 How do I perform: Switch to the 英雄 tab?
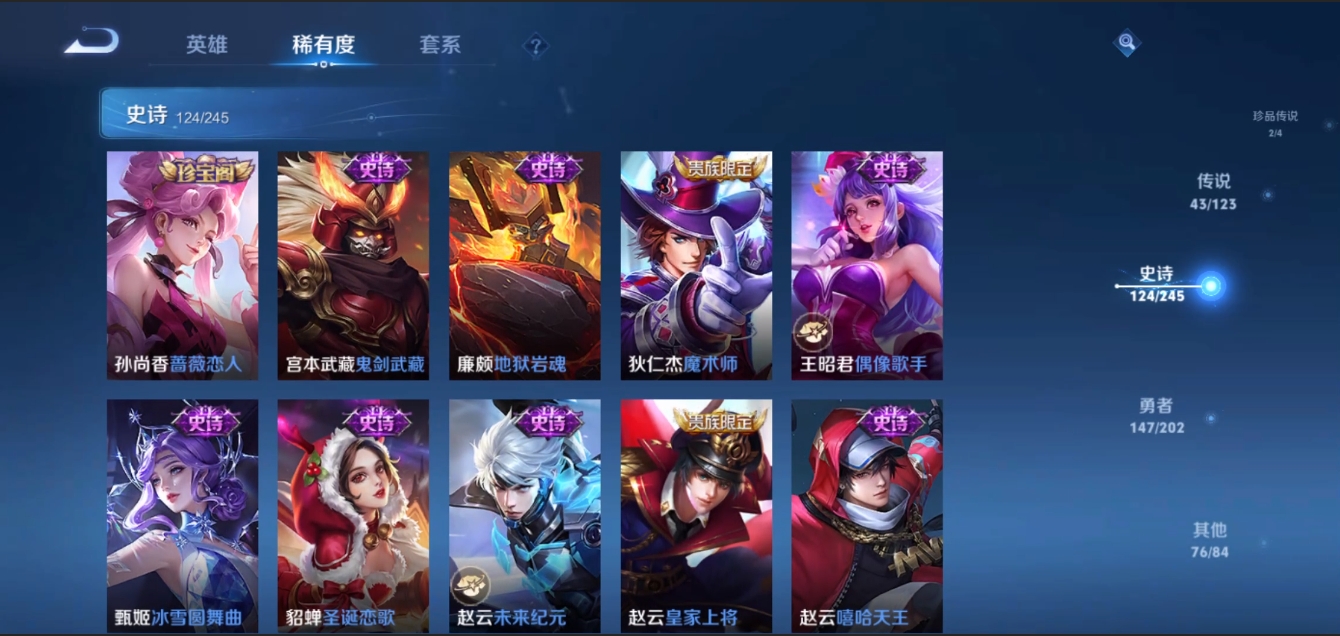pos(207,45)
